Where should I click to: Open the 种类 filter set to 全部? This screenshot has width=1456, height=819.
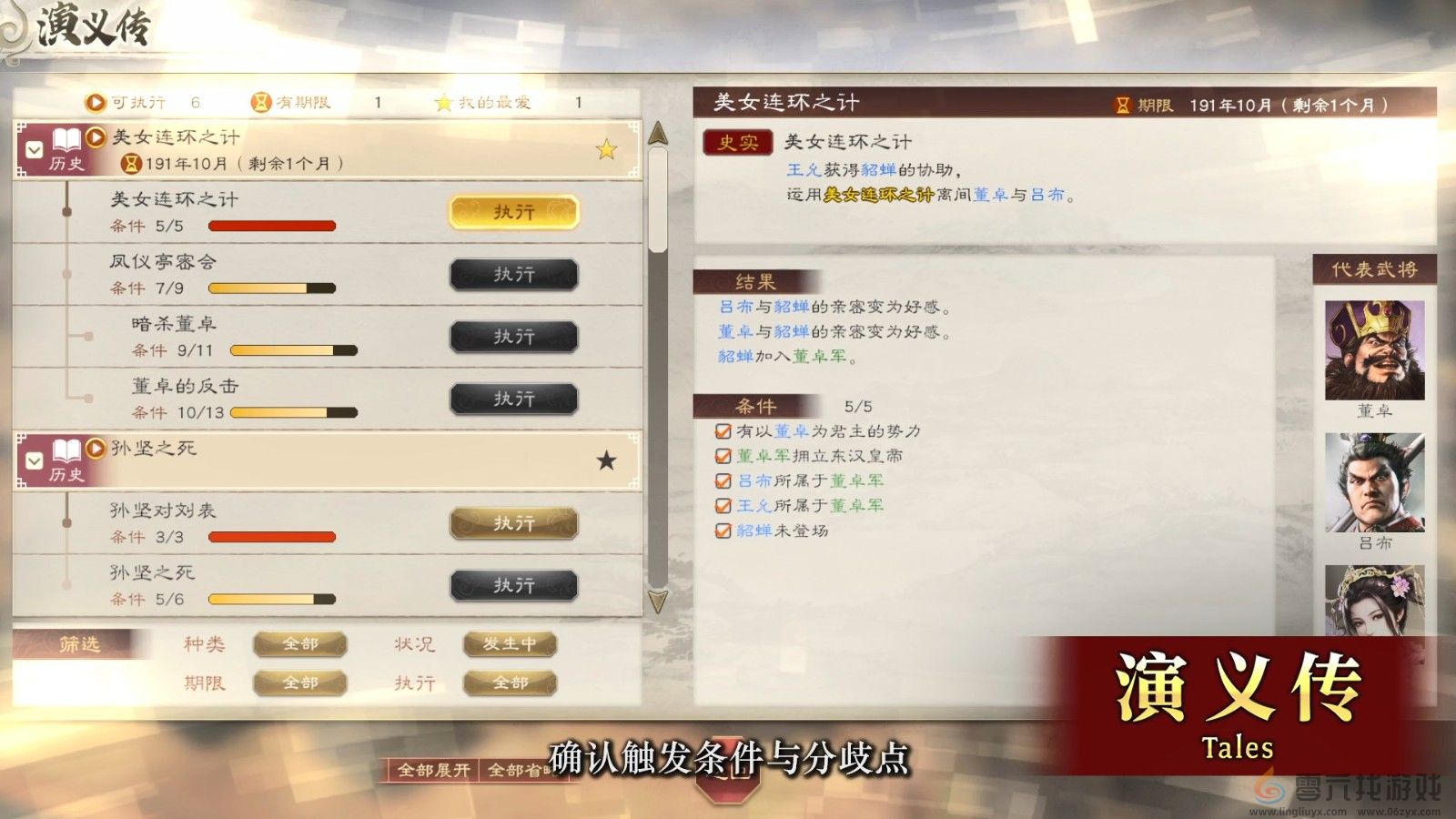301,644
